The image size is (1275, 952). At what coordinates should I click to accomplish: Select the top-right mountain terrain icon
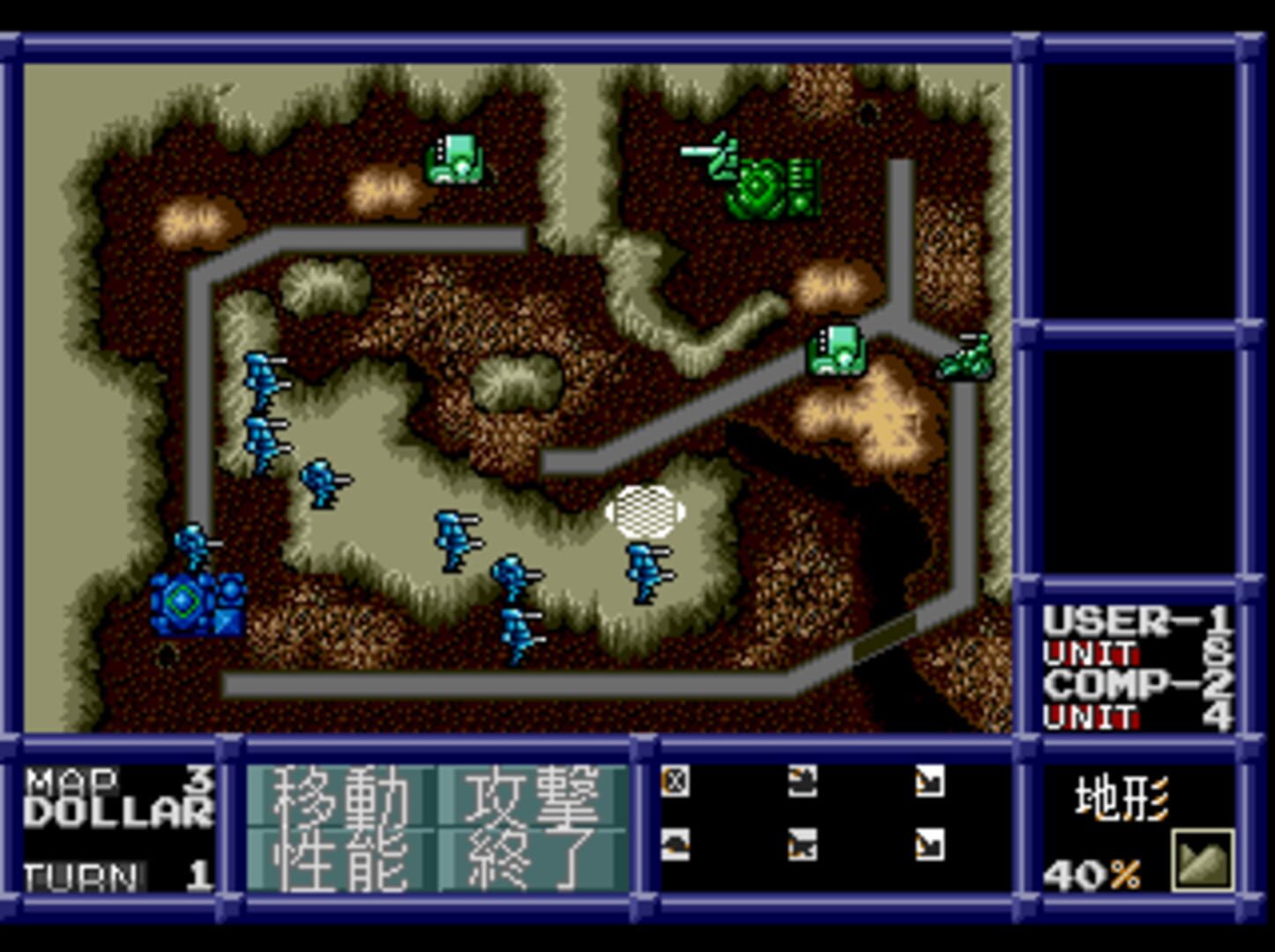928,780
